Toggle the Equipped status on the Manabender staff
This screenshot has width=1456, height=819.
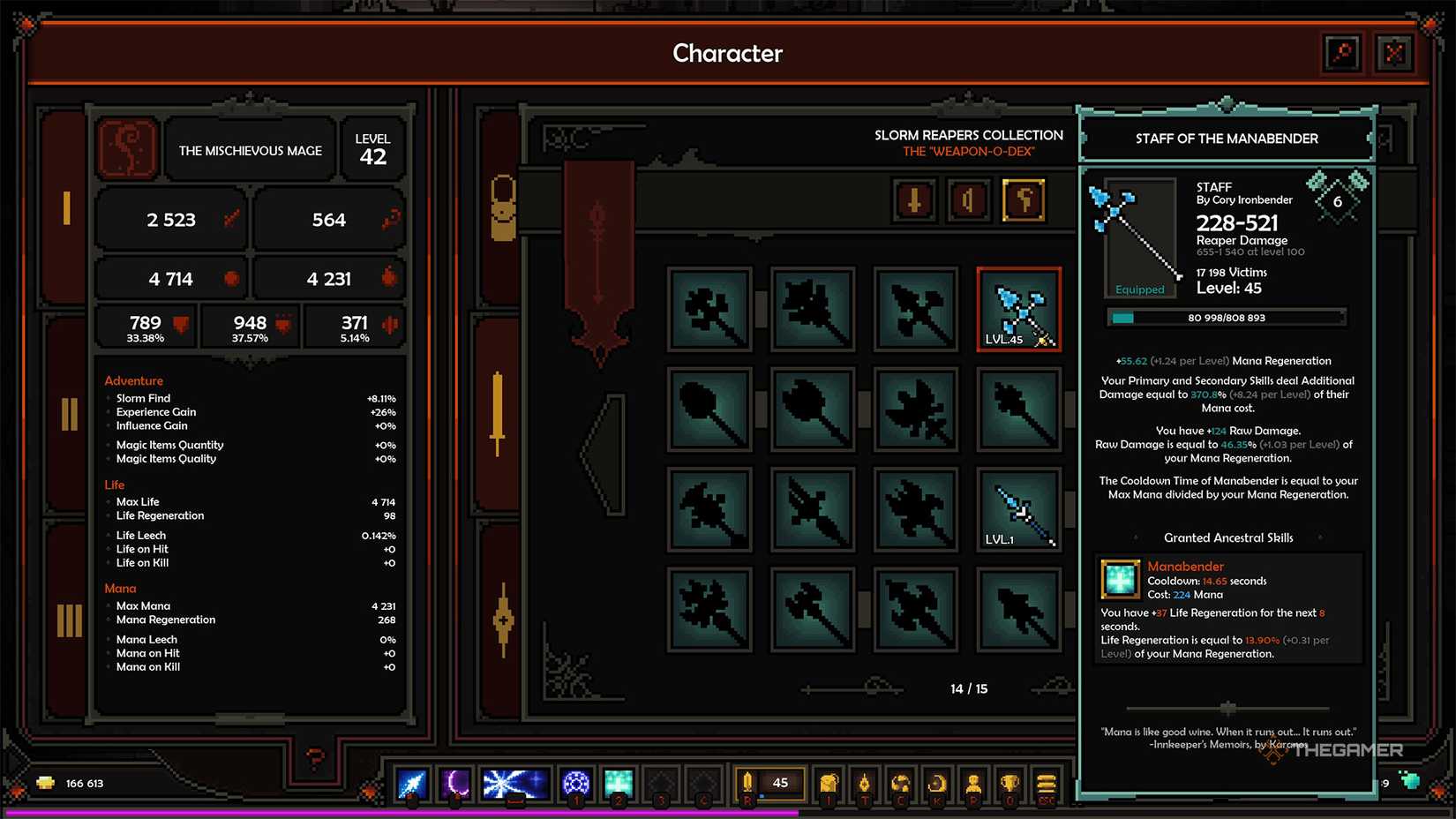(1140, 289)
